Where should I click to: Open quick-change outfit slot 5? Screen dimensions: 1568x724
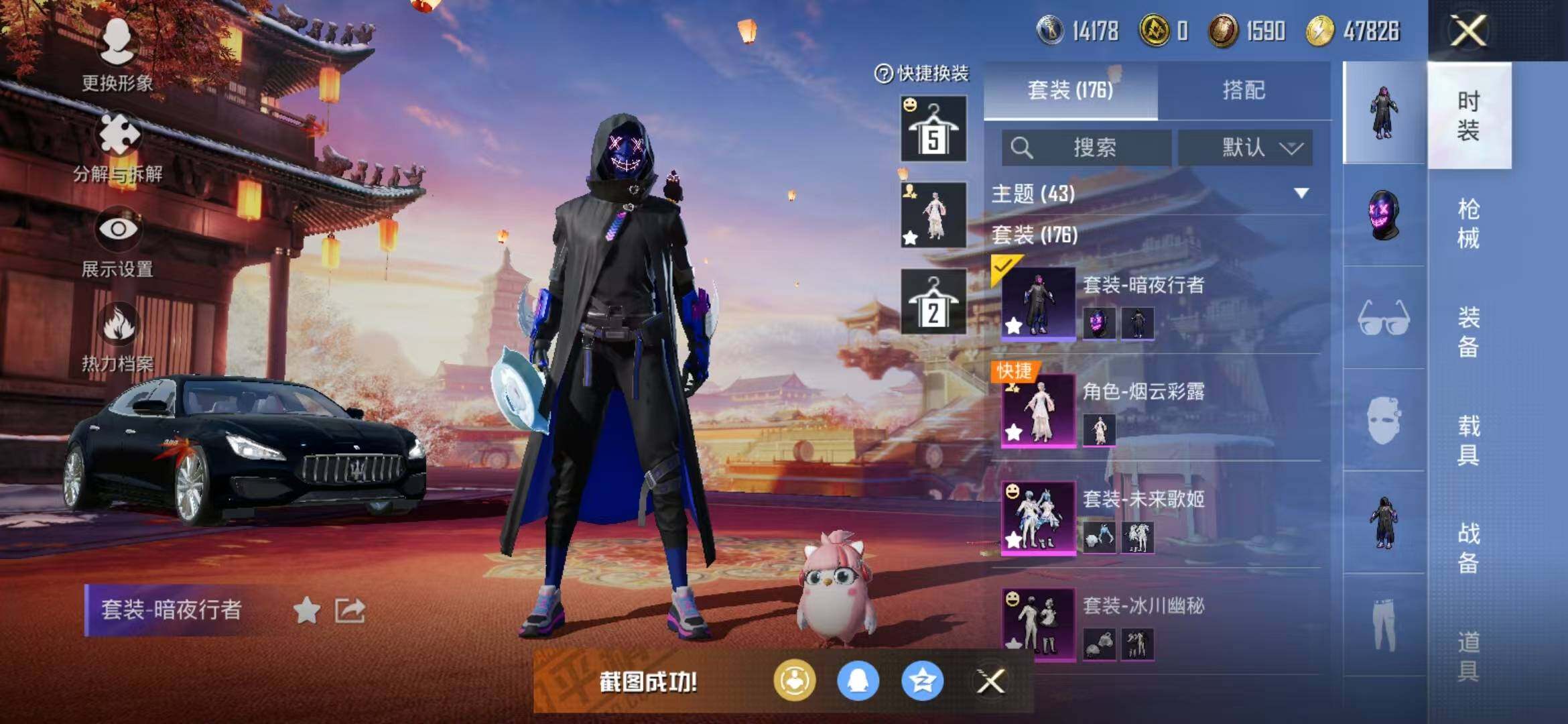coord(933,129)
